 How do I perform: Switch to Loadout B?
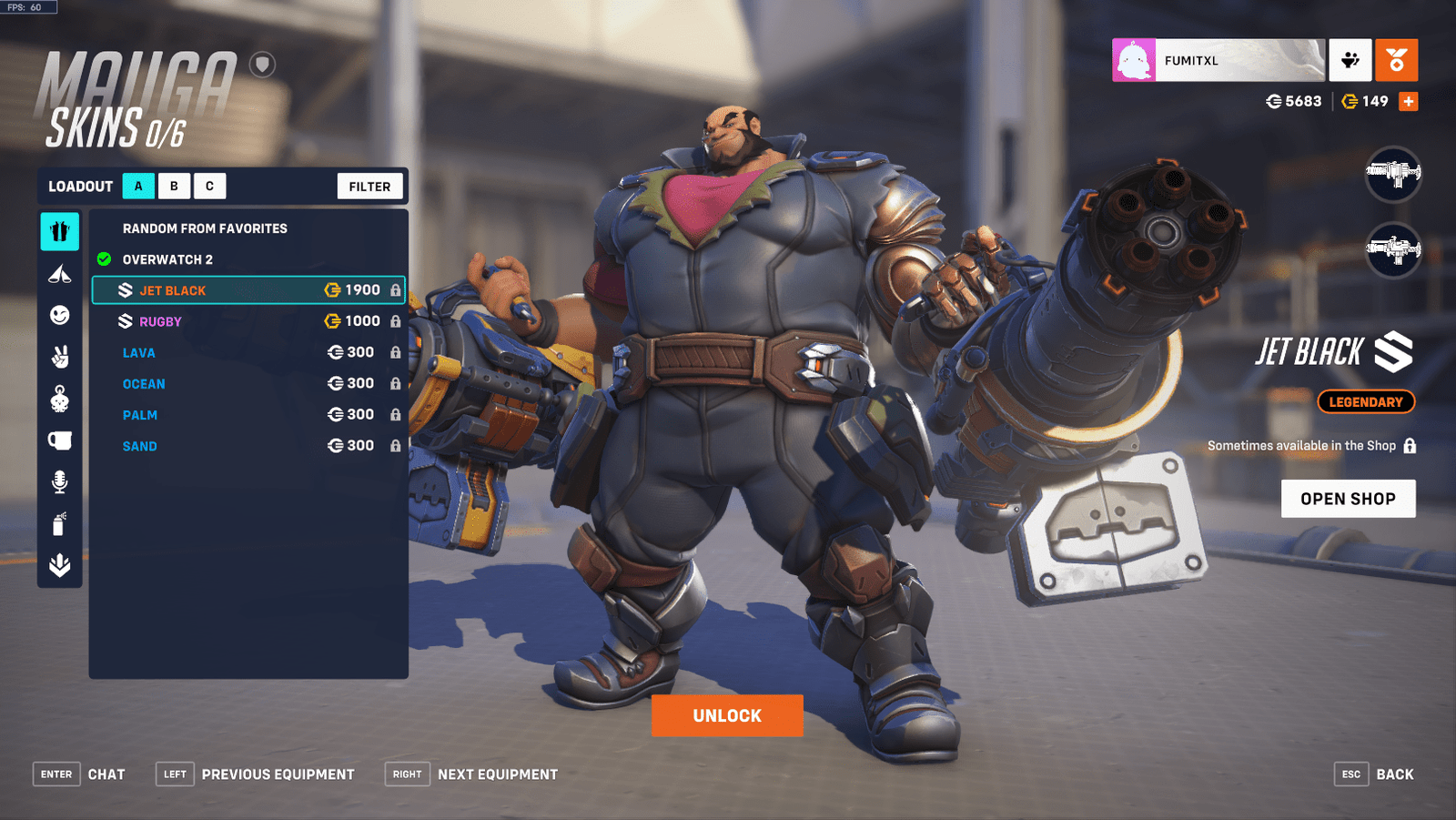(173, 186)
